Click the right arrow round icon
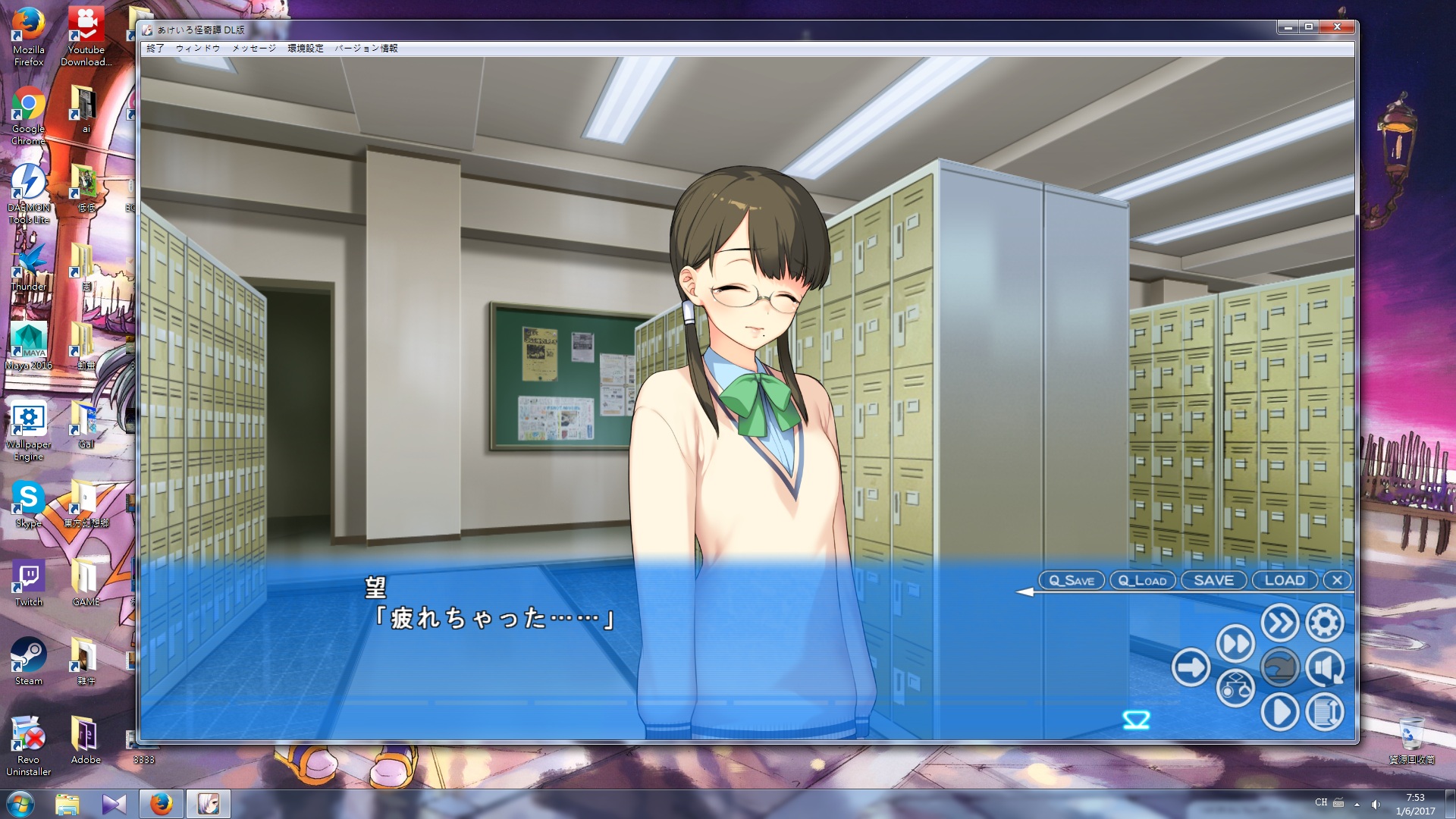The height and width of the screenshot is (819, 1456). [1191, 668]
